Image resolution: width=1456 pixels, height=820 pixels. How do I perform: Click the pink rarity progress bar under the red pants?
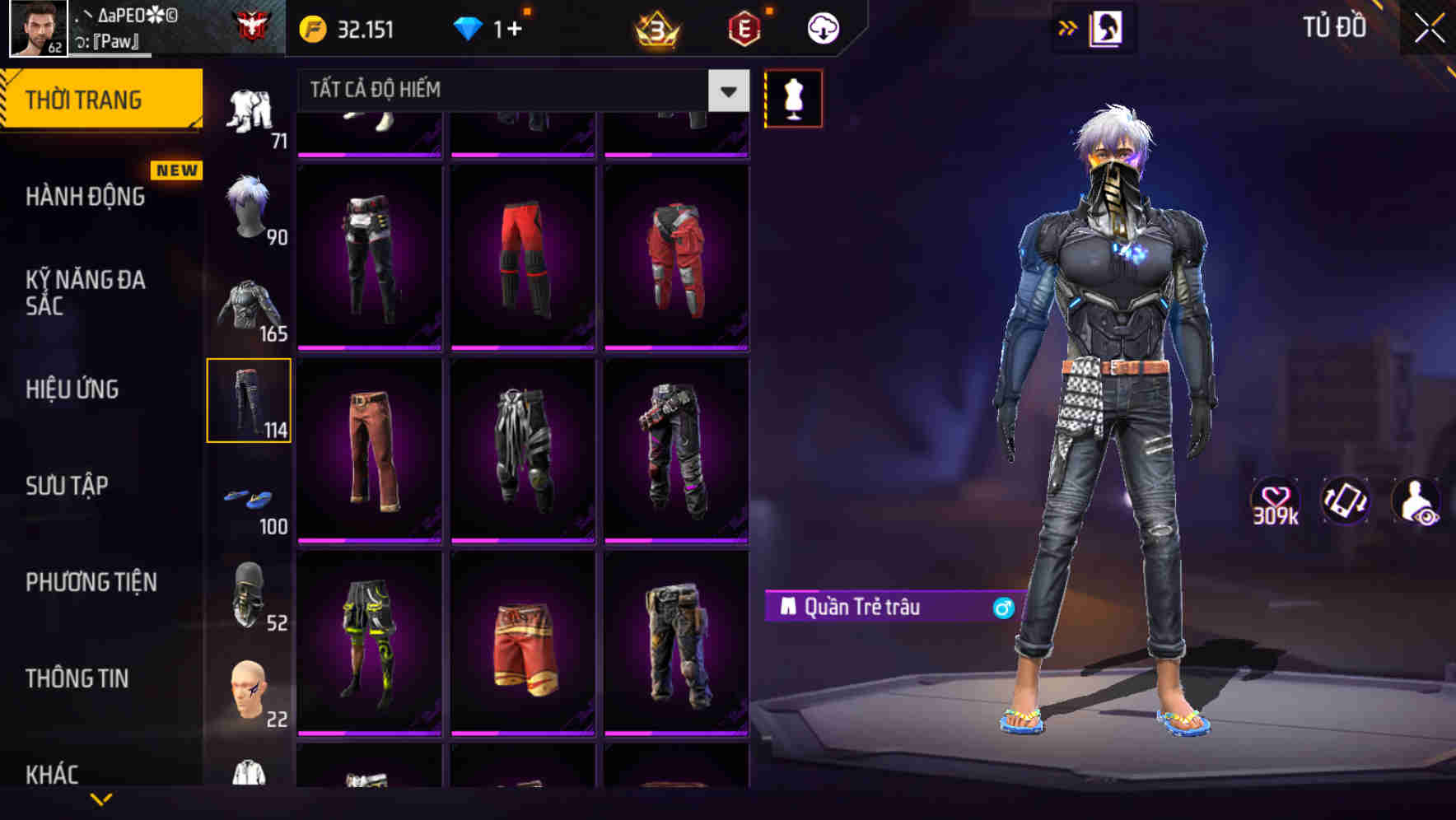point(524,347)
